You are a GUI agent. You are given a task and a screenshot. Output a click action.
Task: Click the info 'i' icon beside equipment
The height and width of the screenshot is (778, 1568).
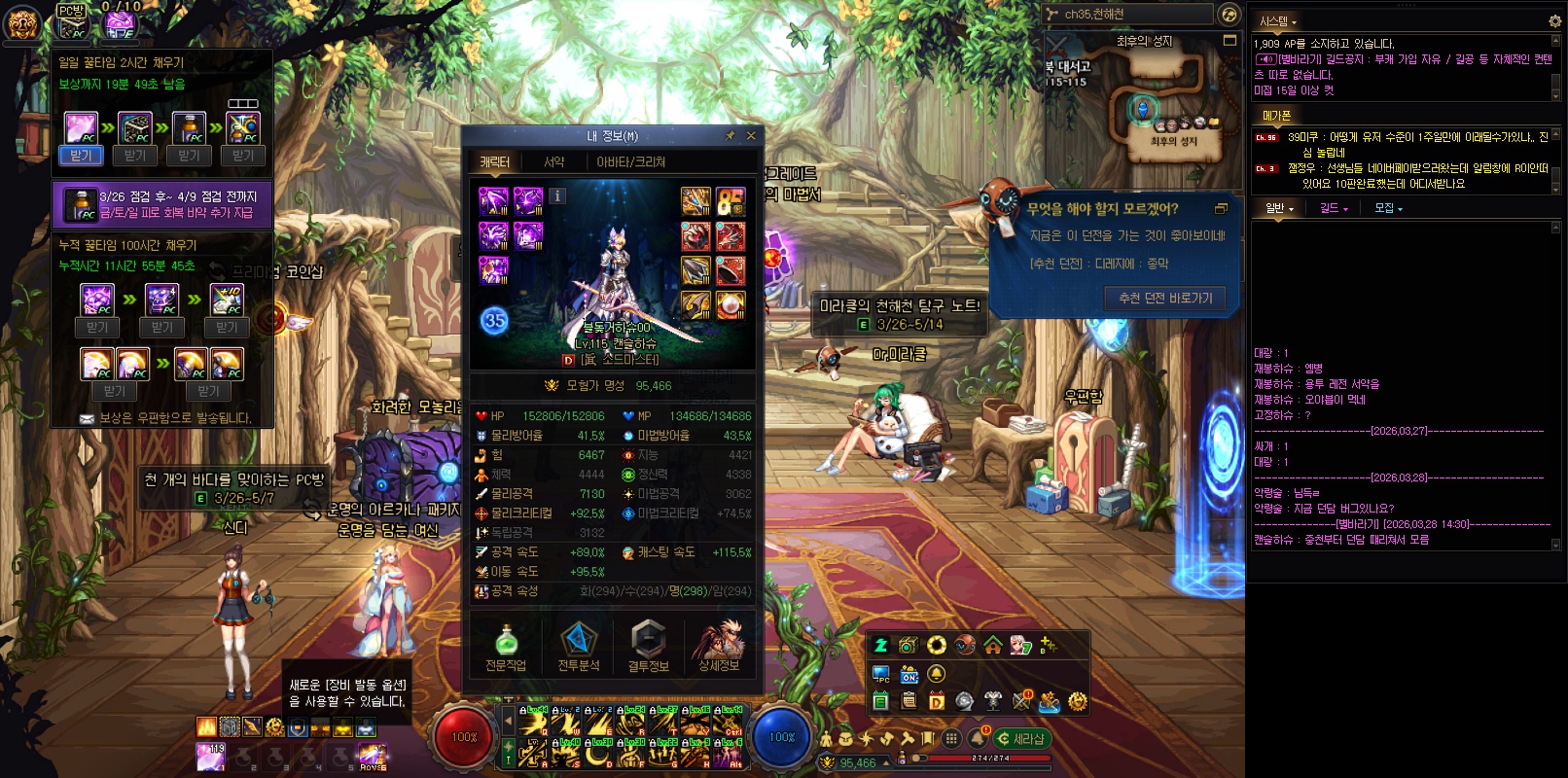click(557, 195)
